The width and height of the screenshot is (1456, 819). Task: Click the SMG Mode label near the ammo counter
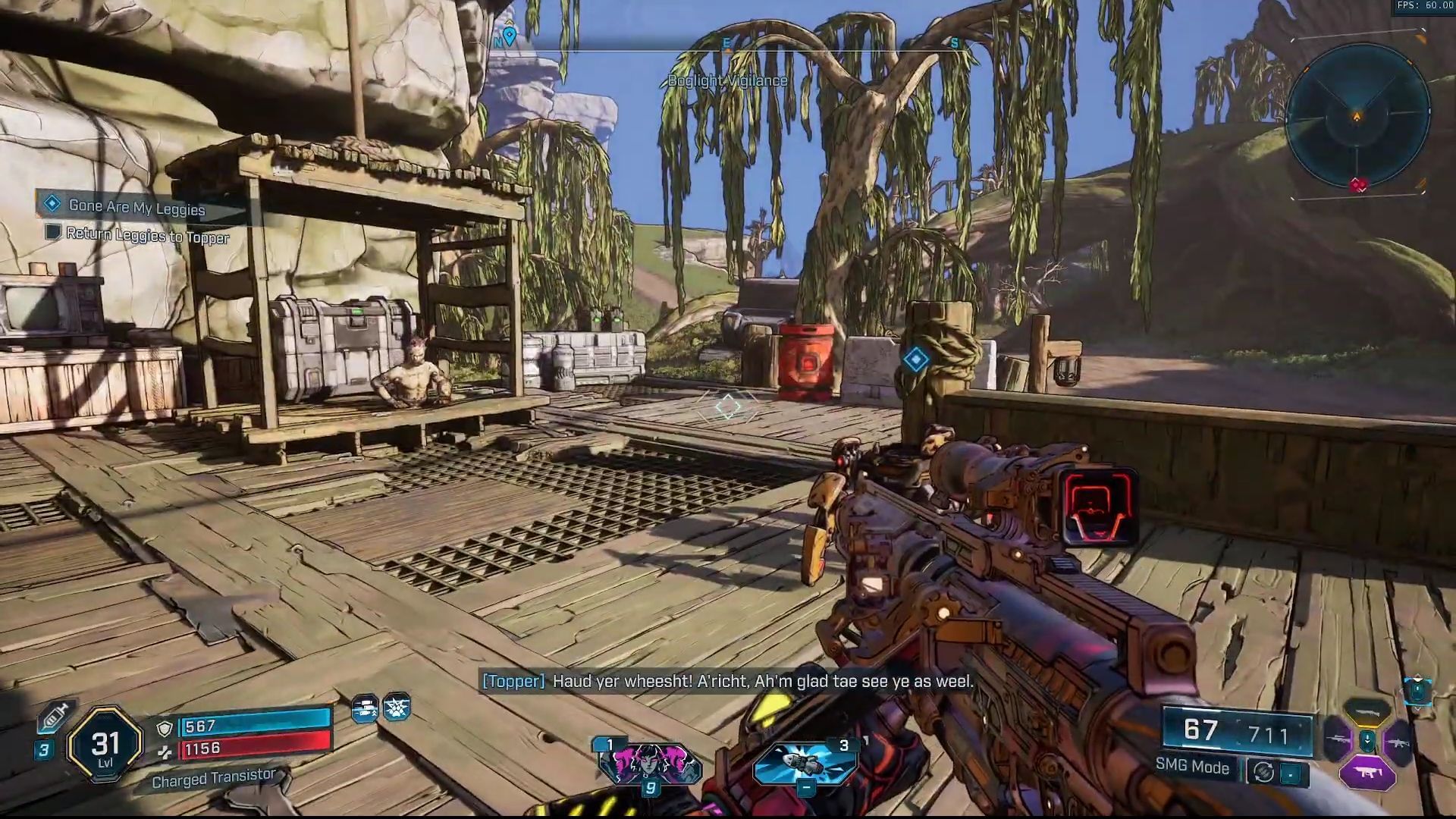coord(1191,767)
